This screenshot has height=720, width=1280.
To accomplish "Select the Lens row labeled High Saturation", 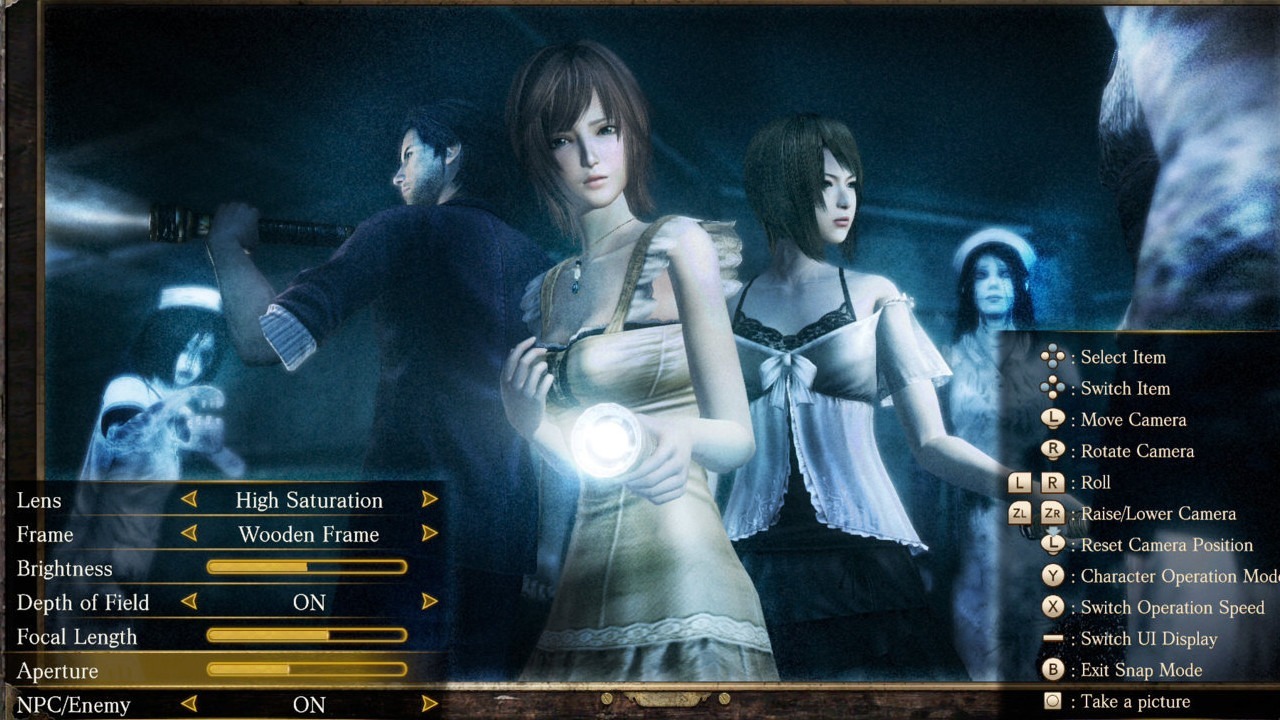I will click(x=310, y=500).
